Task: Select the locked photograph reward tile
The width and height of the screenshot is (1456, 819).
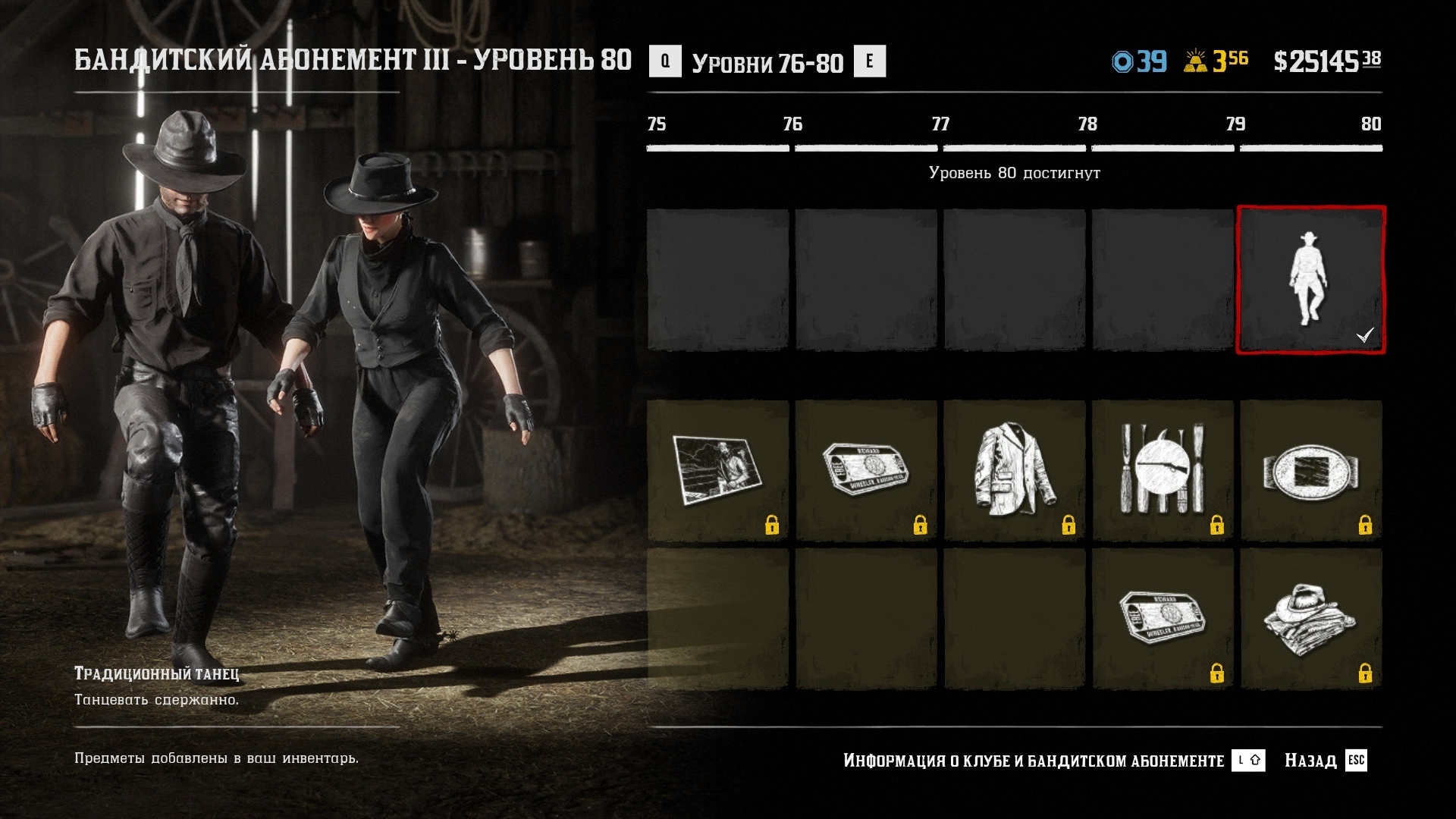Action: 717,470
